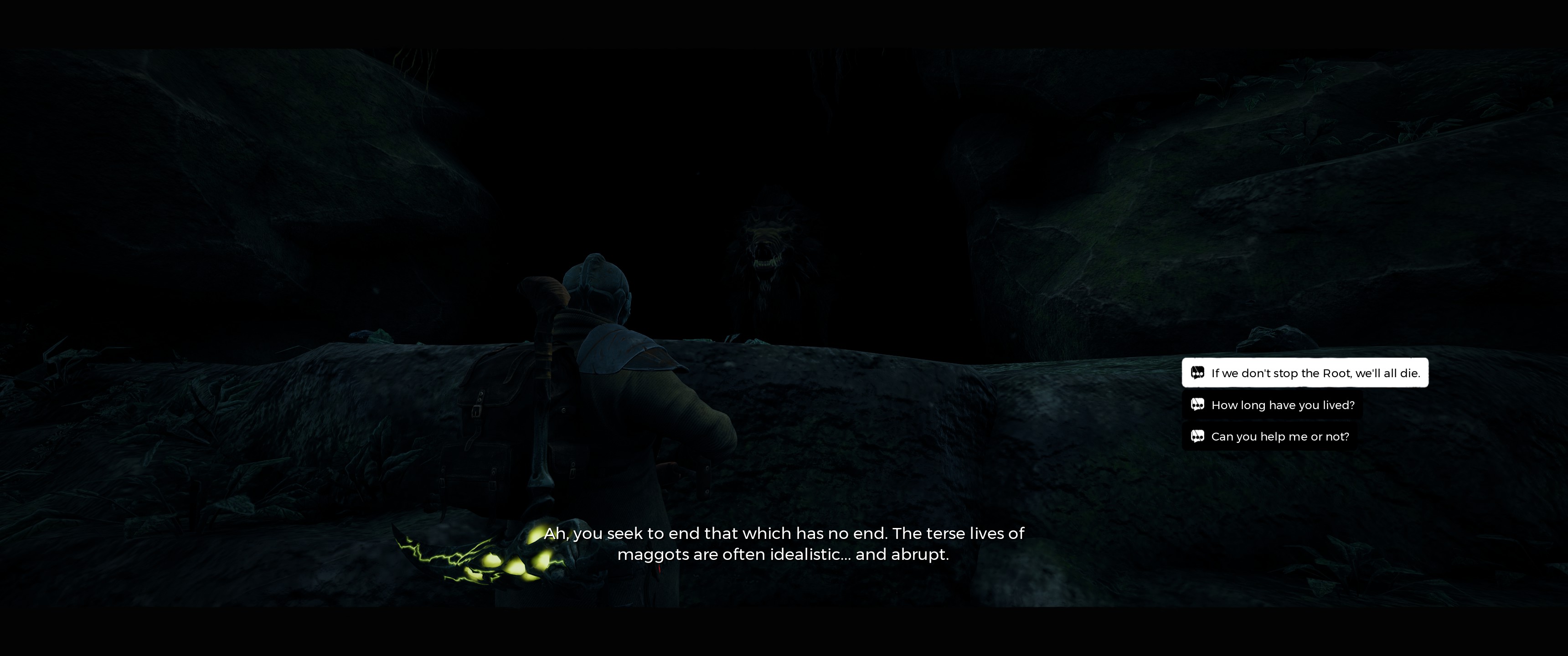Ask "How long have you lived?"

coord(1272,405)
